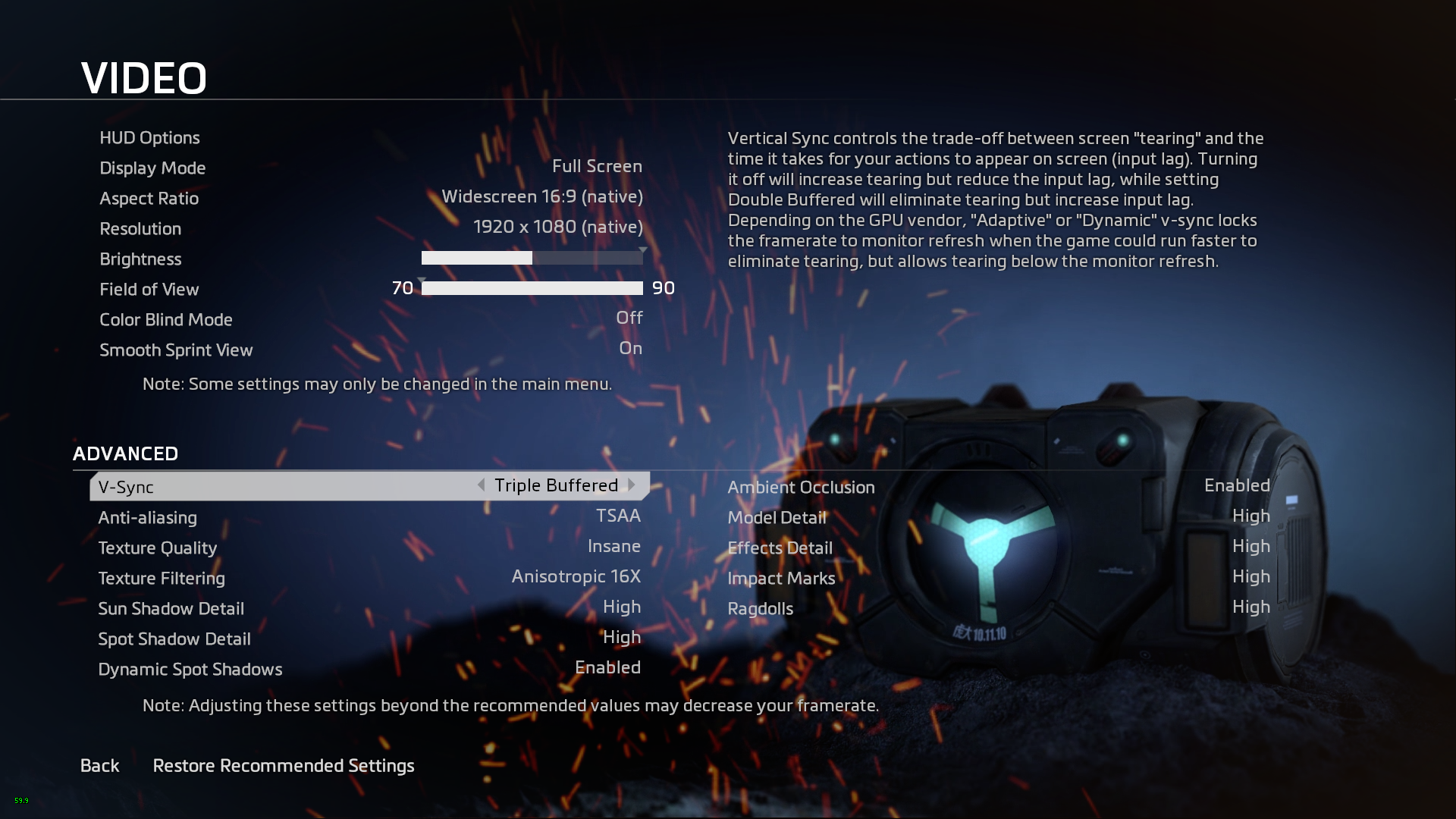Go Back to the previous menu
This screenshot has width=1456, height=819.
[100, 766]
